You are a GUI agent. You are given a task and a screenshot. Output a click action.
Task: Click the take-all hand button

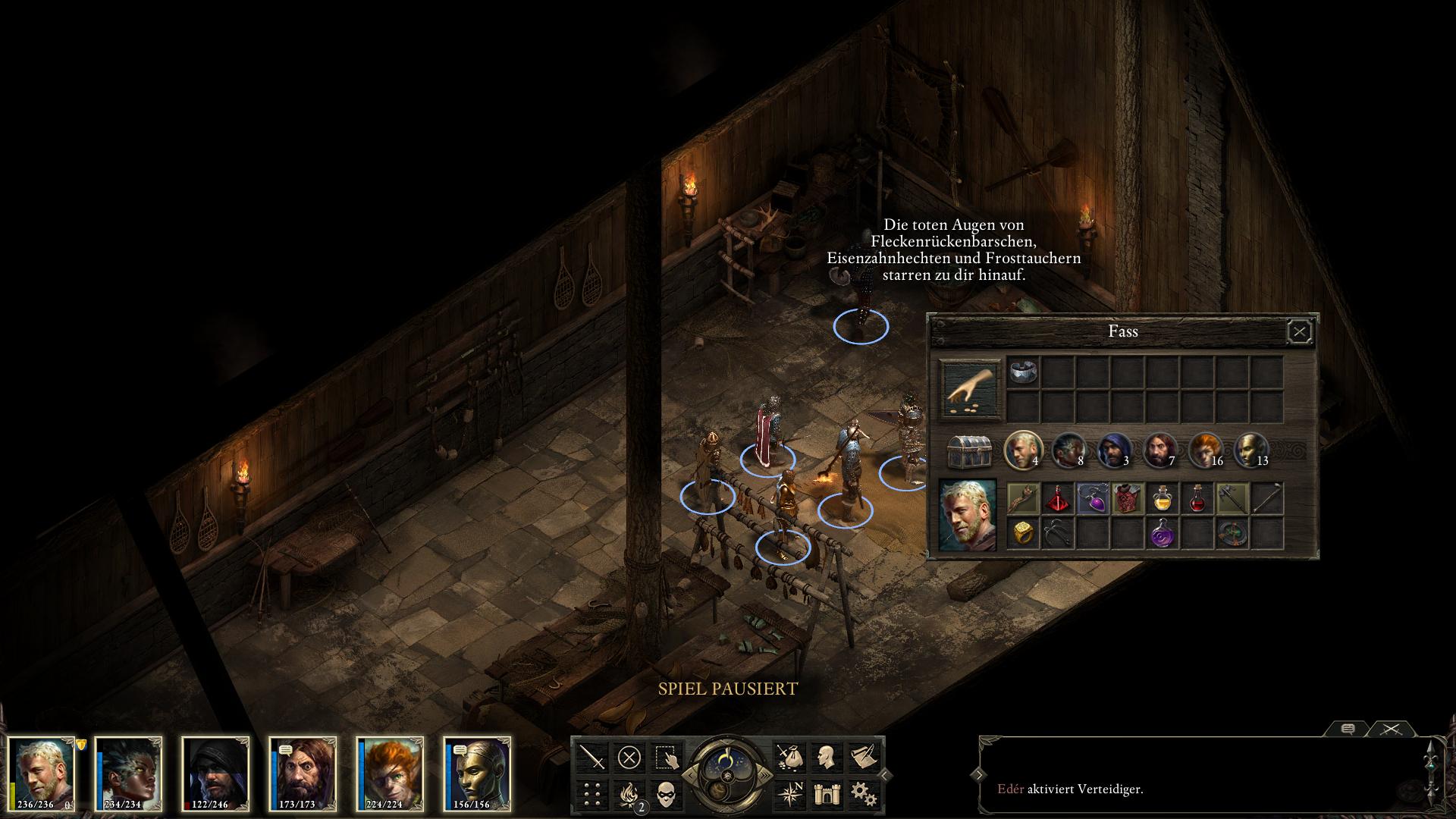971,389
